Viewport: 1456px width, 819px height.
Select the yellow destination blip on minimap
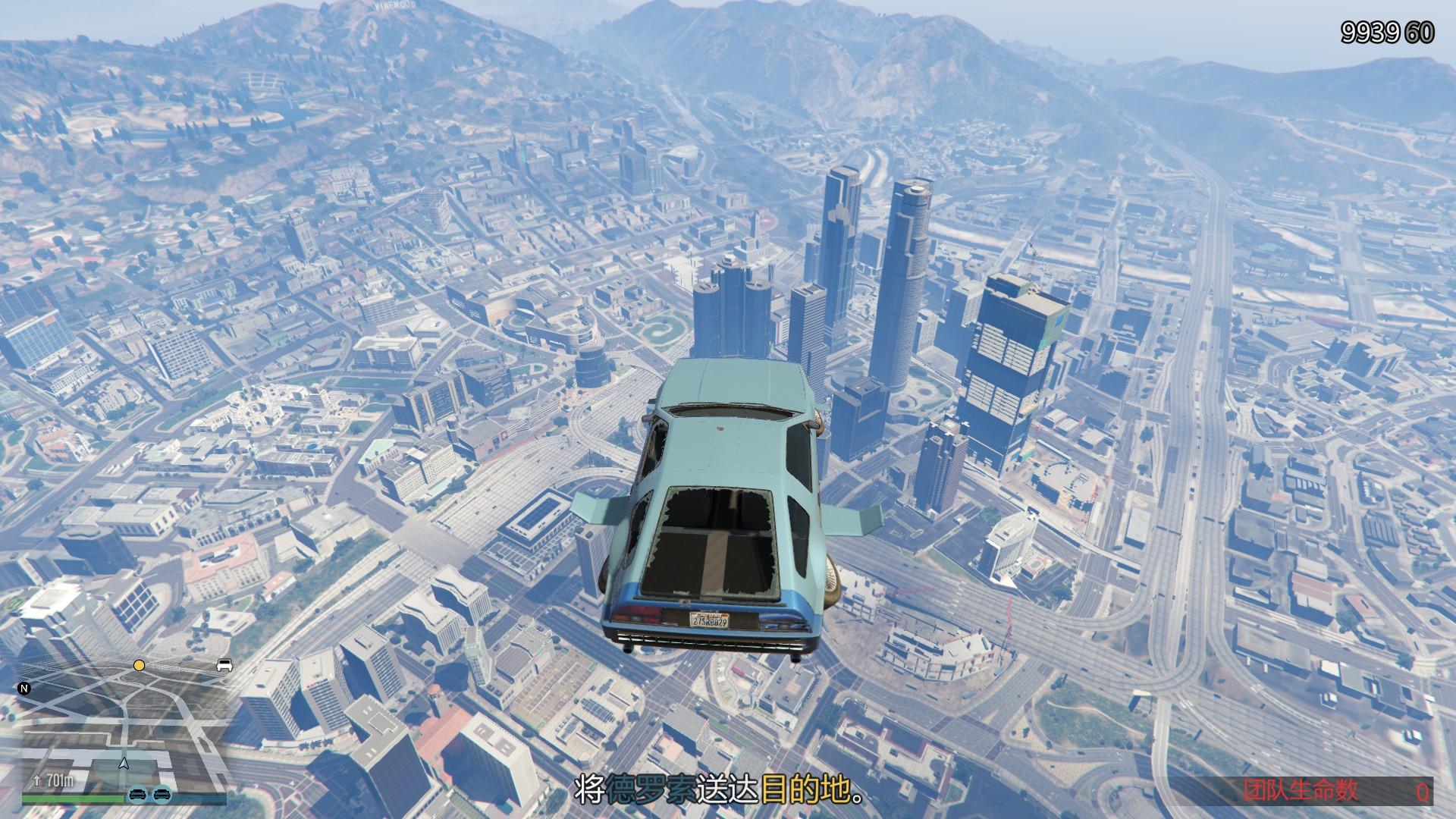(139, 666)
